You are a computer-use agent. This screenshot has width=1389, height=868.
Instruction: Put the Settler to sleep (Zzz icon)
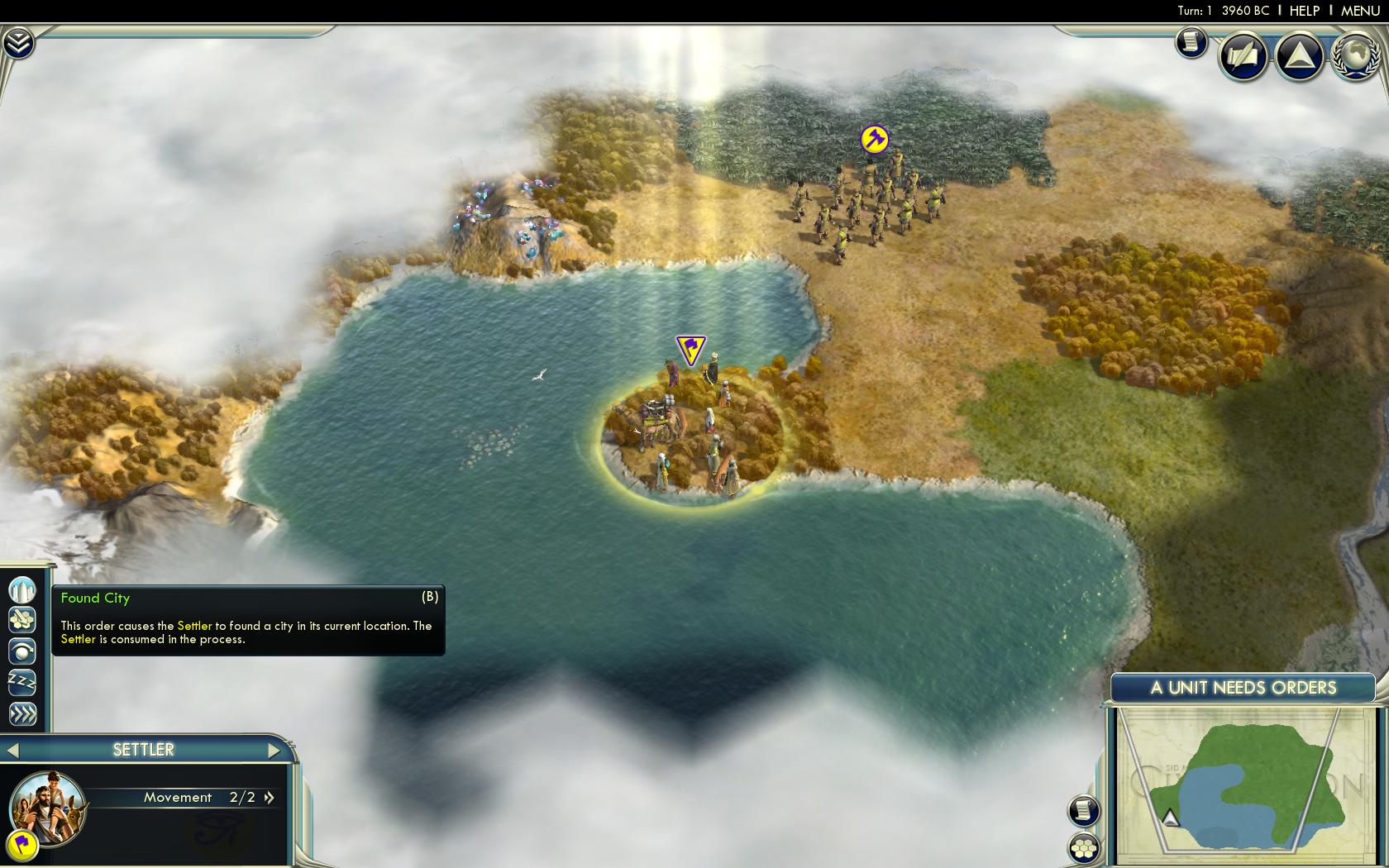point(22,683)
